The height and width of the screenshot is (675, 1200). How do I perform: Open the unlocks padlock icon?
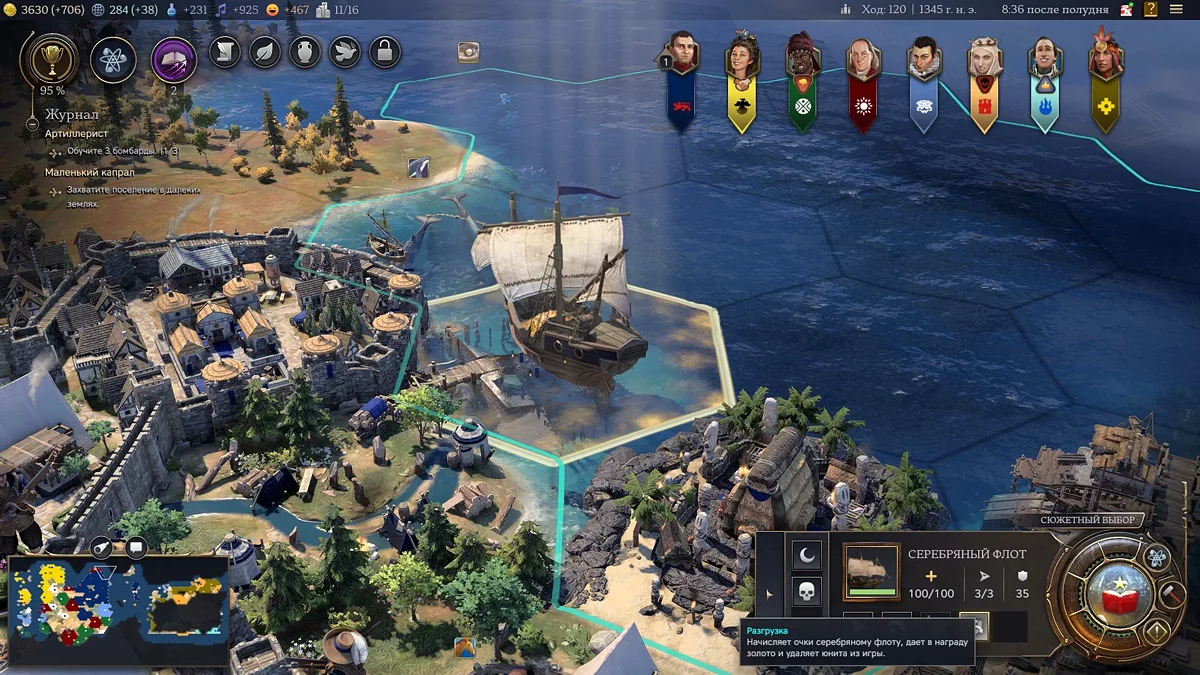click(385, 51)
